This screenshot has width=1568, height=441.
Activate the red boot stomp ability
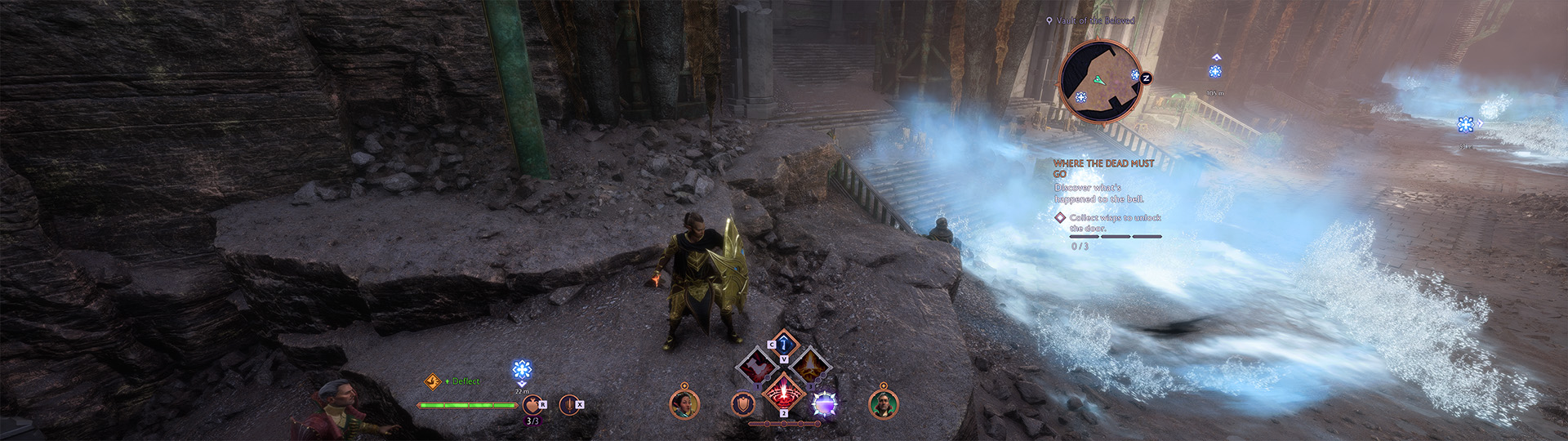(757, 365)
